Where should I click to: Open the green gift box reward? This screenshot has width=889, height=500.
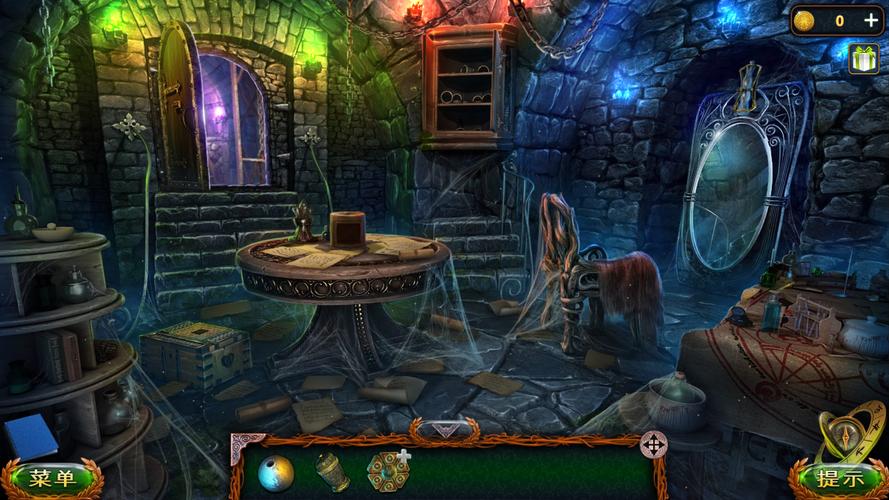click(x=862, y=60)
